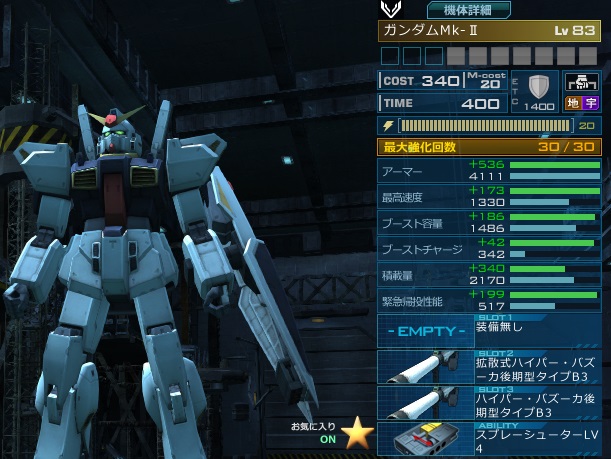The width and height of the screenshot is (611, 459).
Task: Toggle the favorite star ON button
Action: point(357,433)
